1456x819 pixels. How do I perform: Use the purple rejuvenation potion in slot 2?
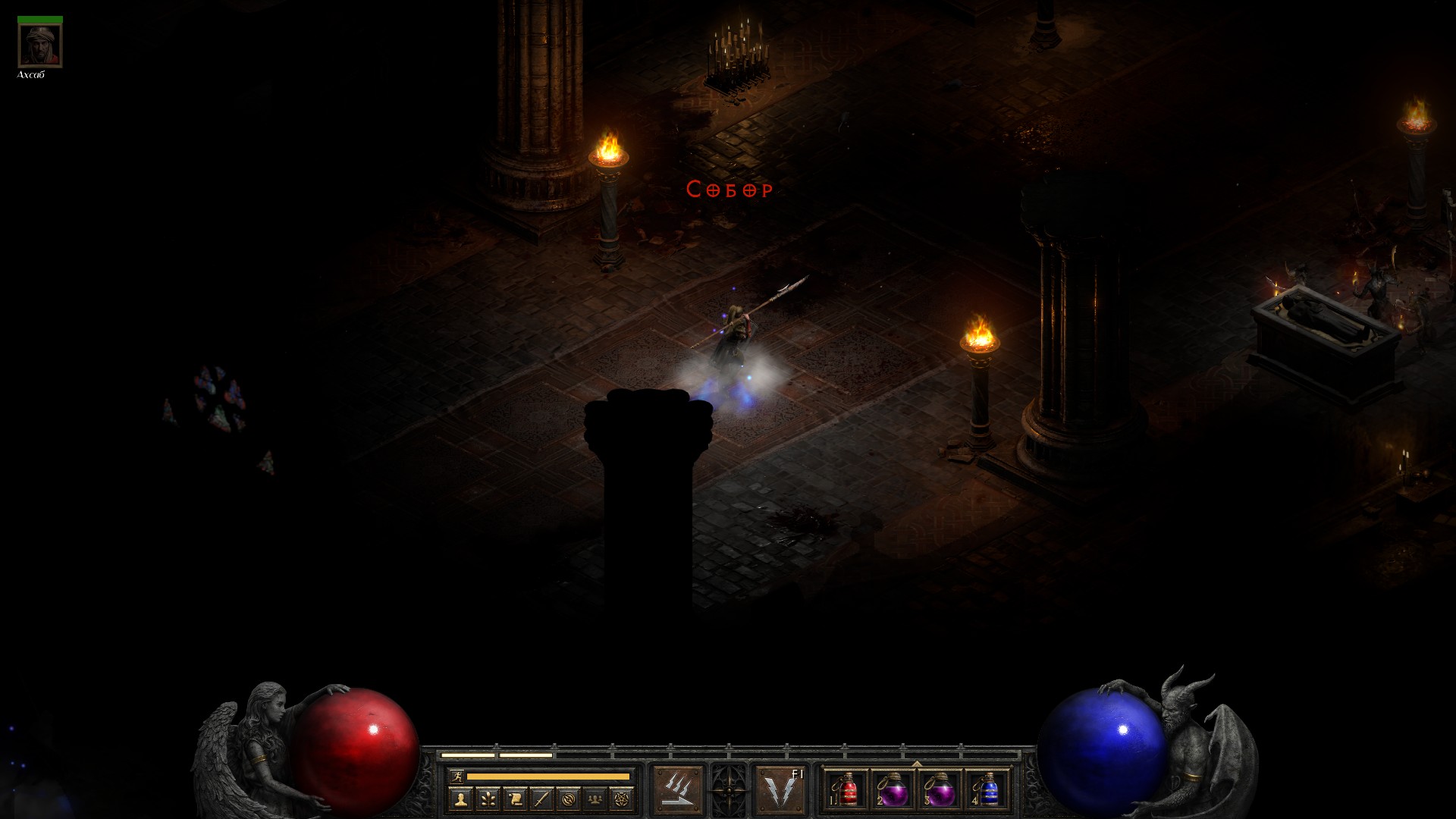pos(893,790)
